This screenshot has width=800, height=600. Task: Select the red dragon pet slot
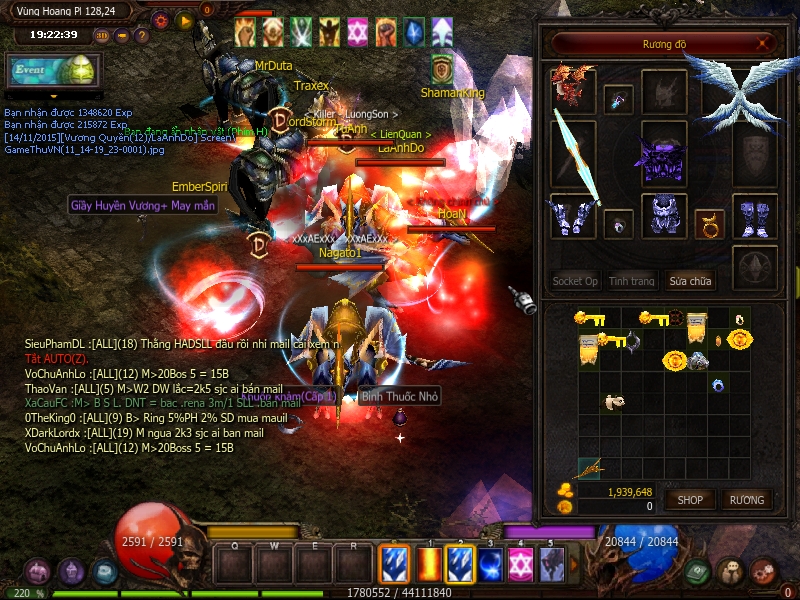[572, 88]
